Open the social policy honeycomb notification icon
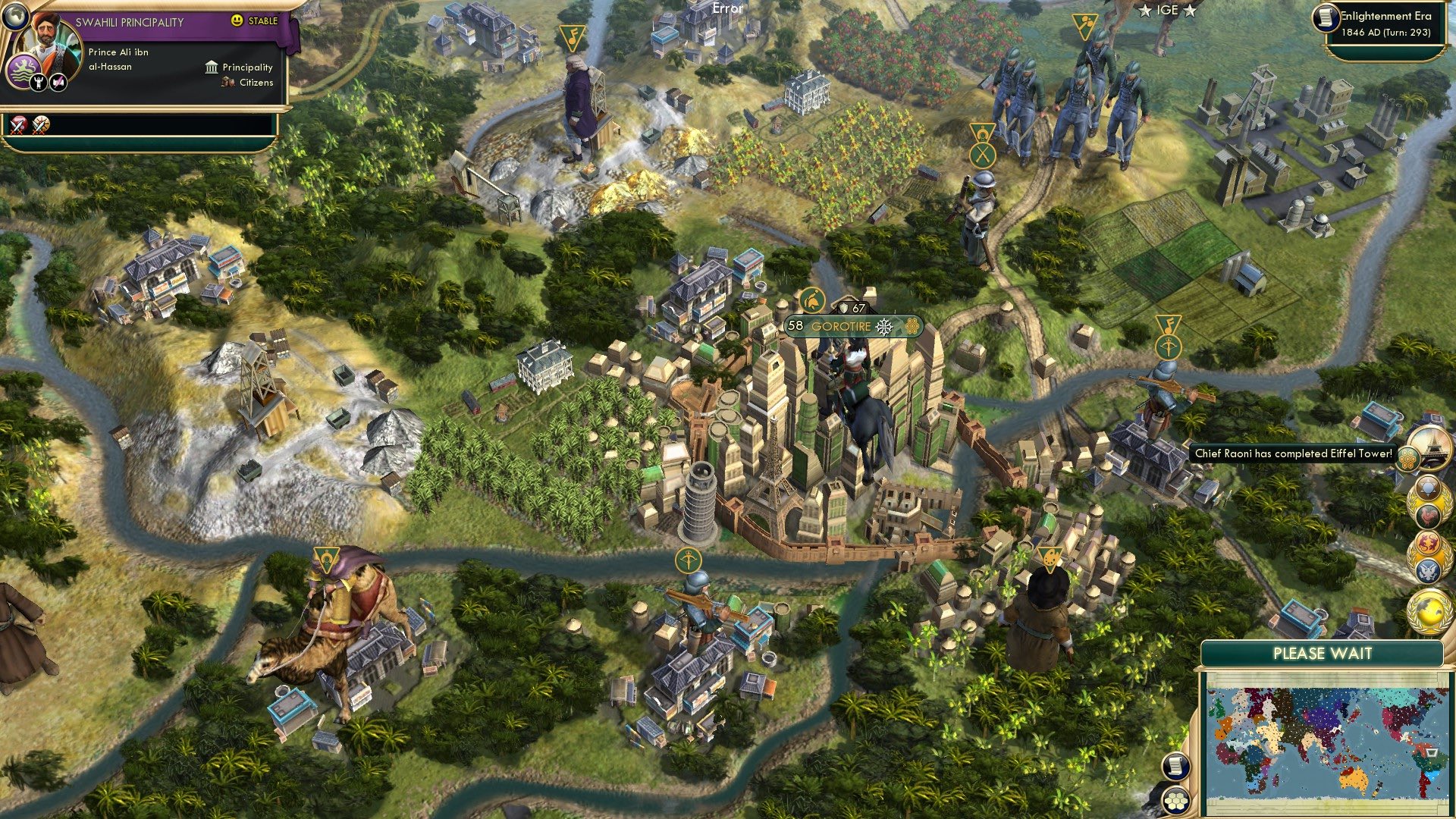The height and width of the screenshot is (819, 1456). pyautogui.click(x=1408, y=458)
